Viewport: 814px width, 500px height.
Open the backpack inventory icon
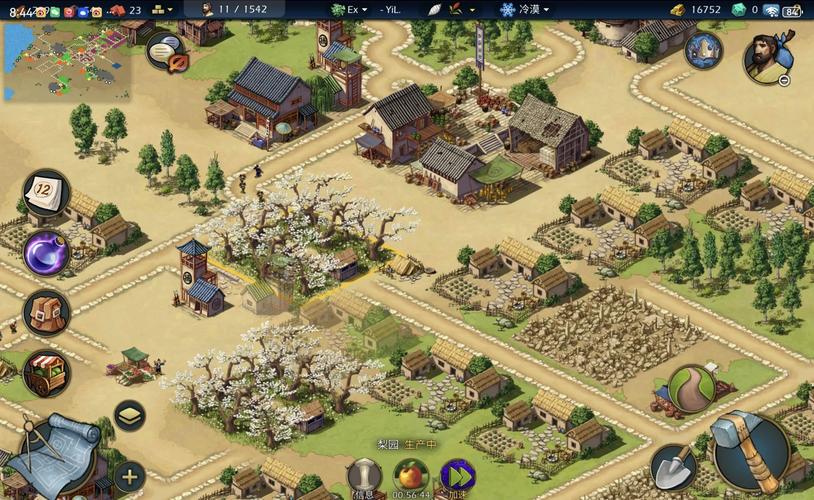(46, 313)
